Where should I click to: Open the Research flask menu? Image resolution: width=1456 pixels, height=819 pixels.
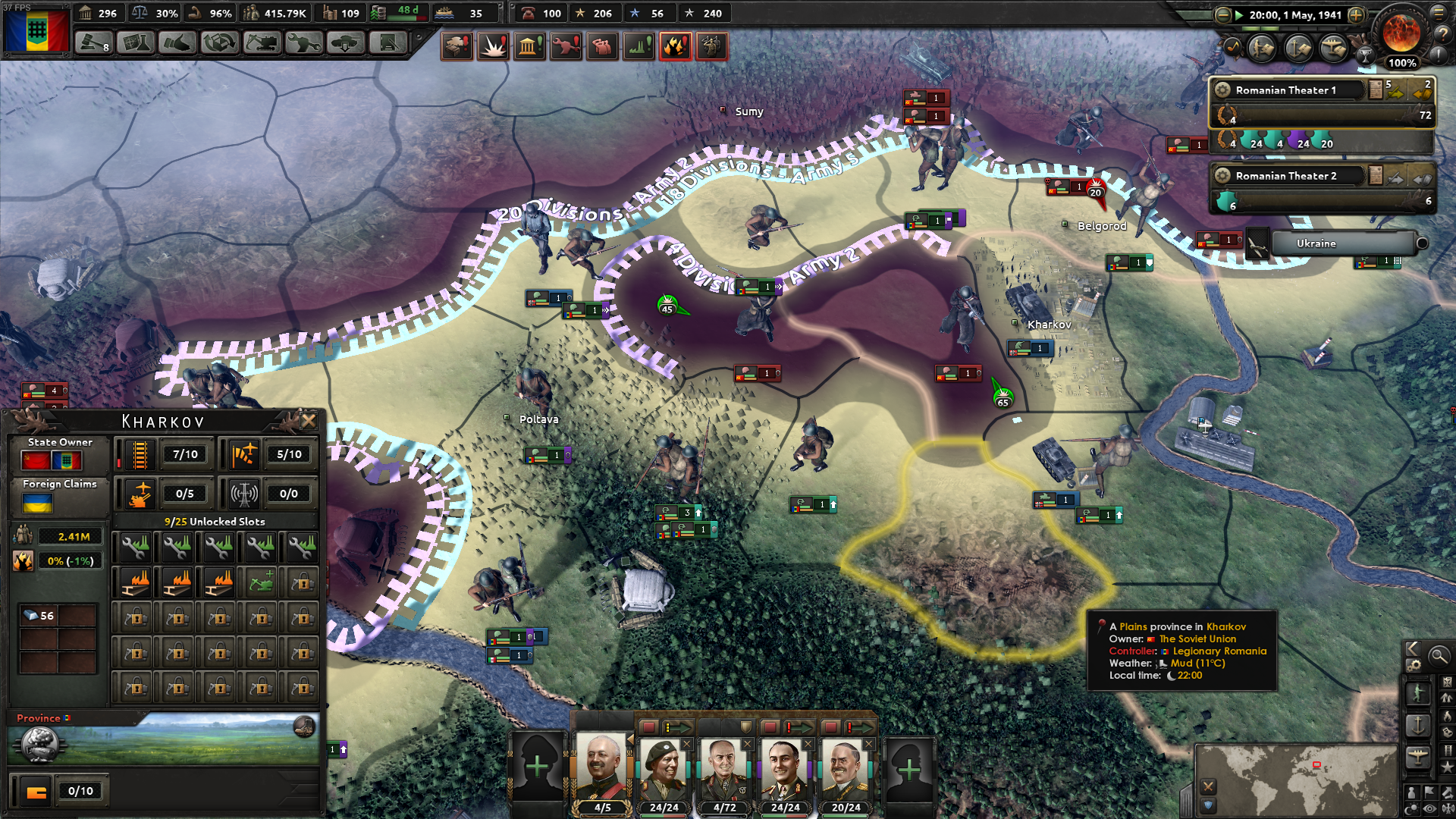pyautogui.click(x=136, y=44)
